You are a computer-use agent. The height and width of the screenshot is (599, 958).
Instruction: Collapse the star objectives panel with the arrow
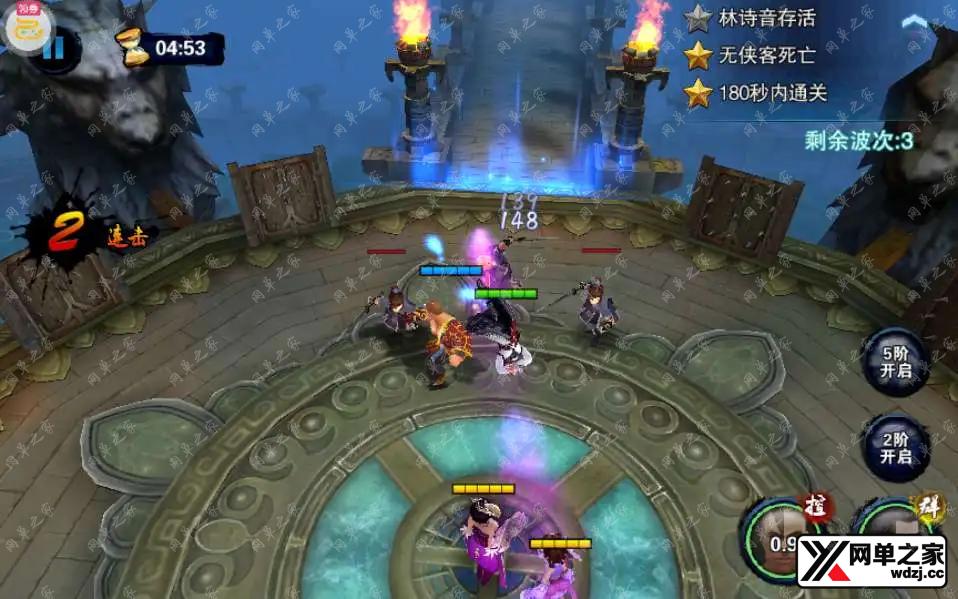(914, 21)
